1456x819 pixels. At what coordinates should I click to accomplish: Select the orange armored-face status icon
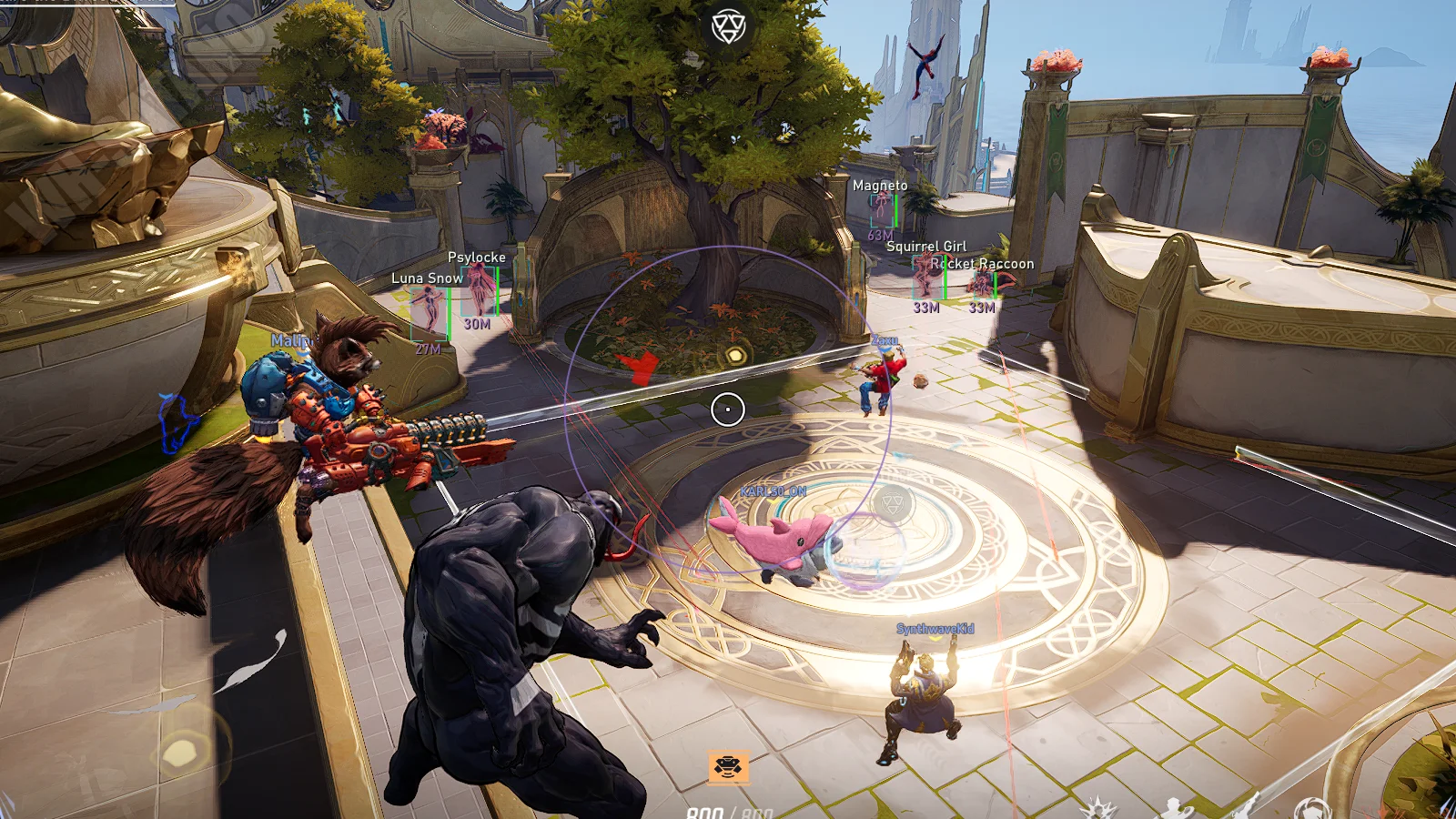pyautogui.click(x=728, y=767)
